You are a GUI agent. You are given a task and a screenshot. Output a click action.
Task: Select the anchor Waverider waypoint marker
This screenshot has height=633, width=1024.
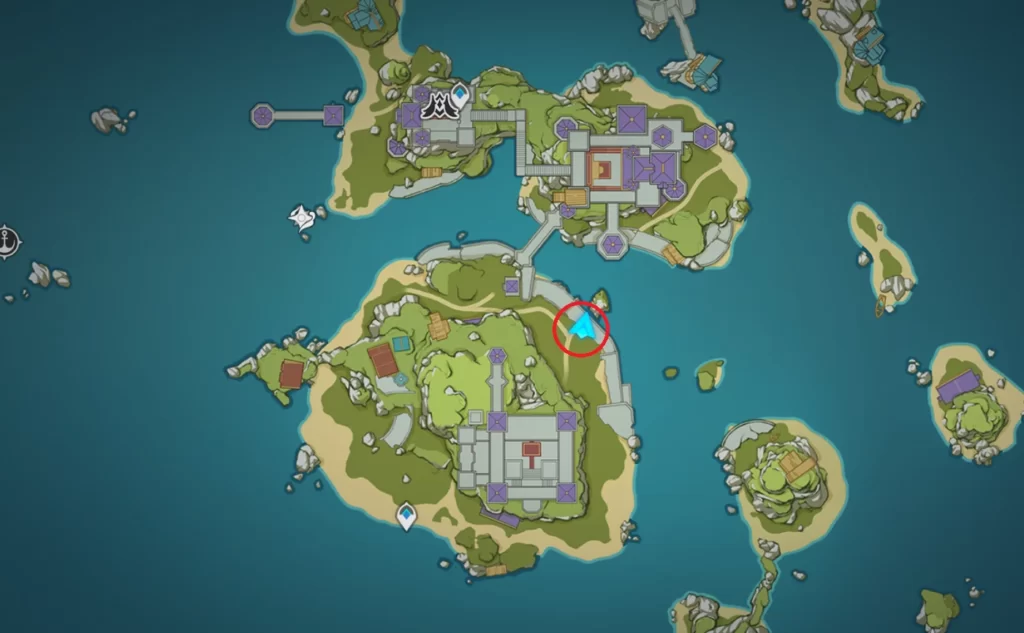[x=8, y=240]
